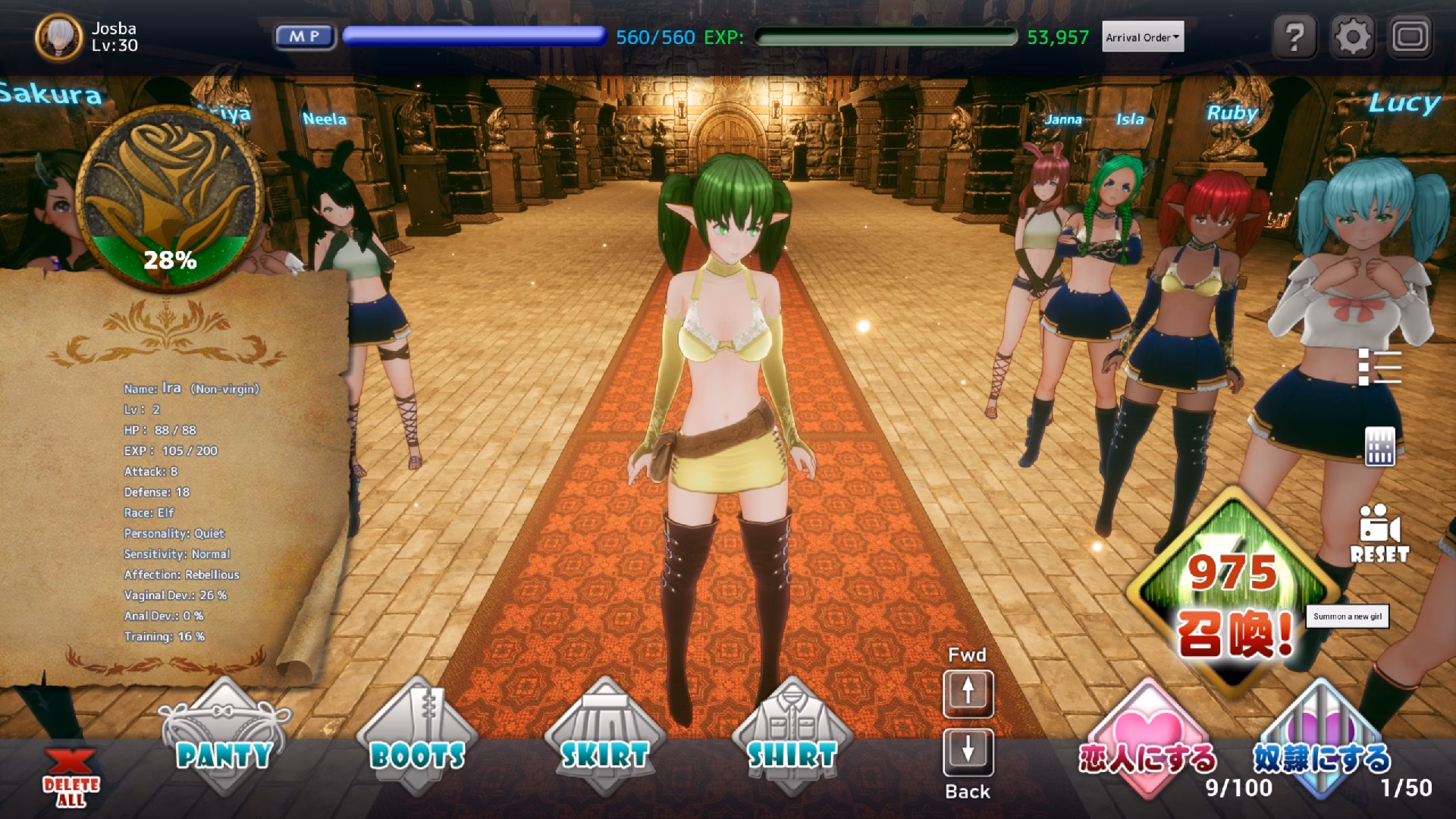This screenshot has height=819, width=1456.
Task: Open the list view icon
Action: click(1379, 367)
